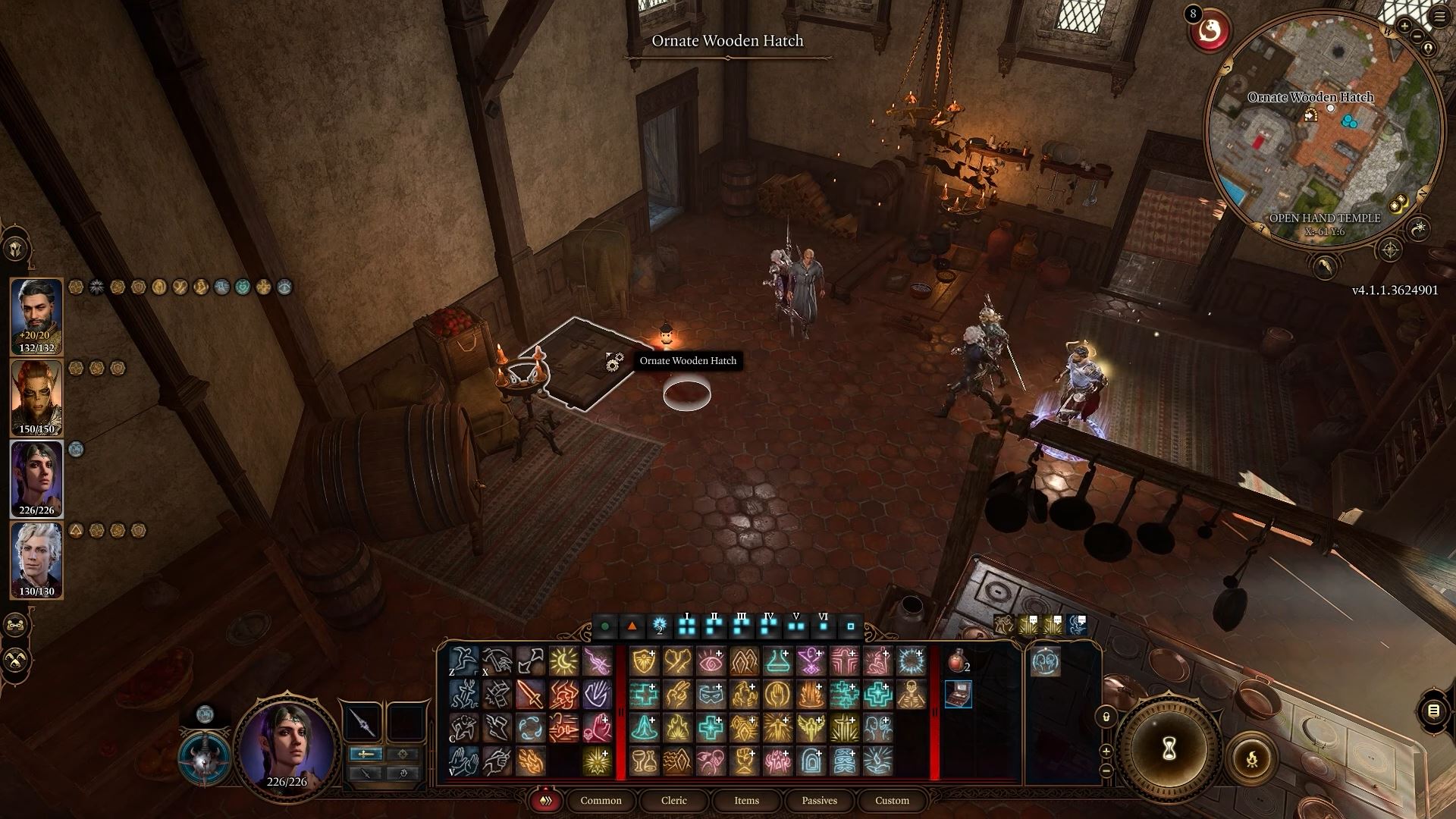1456x819 pixels.
Task: Open the campfire rest button
Action: click(1251, 758)
